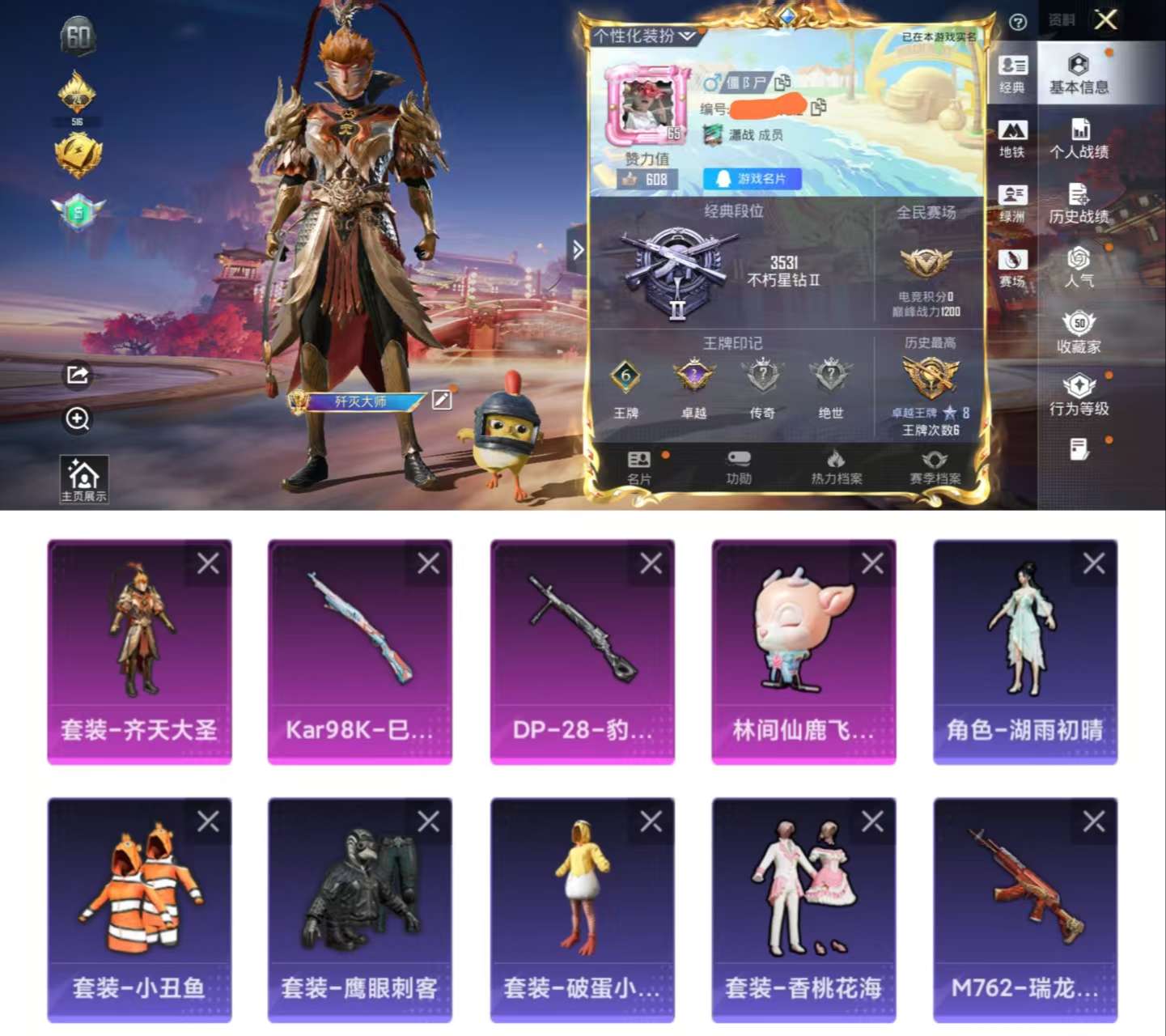Click the level progress bar showing 516
Viewport: 1166px width, 1036px height.
tap(78, 121)
